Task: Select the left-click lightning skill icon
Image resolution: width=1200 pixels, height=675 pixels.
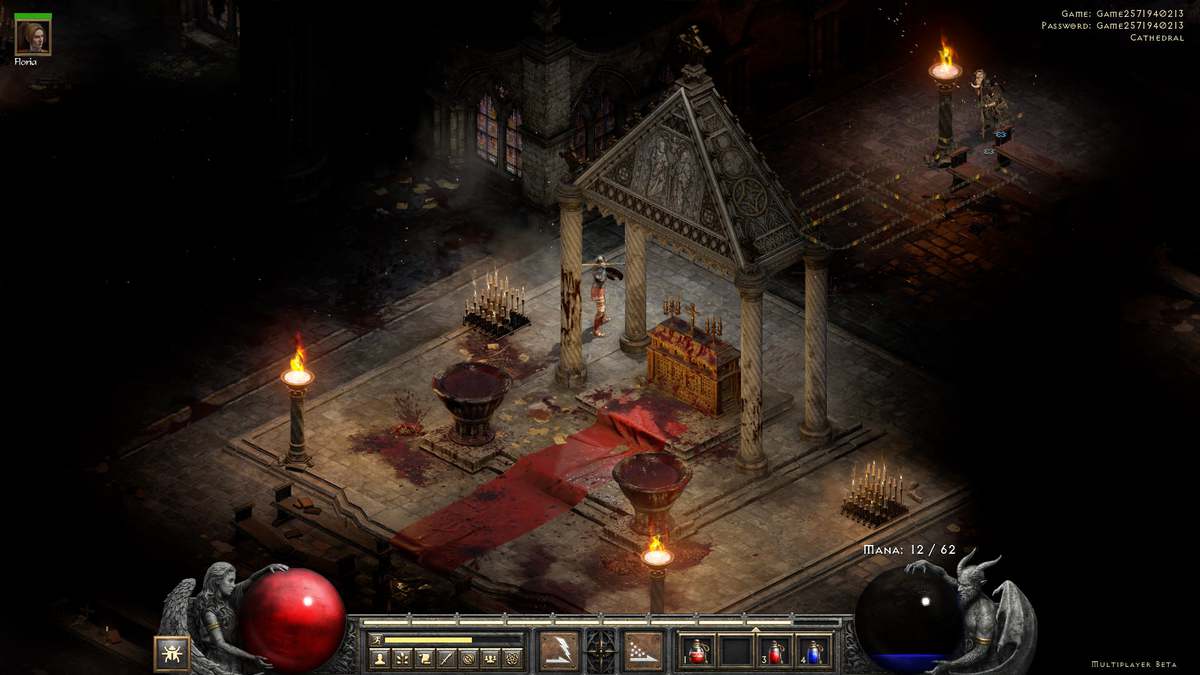Action: (558, 650)
